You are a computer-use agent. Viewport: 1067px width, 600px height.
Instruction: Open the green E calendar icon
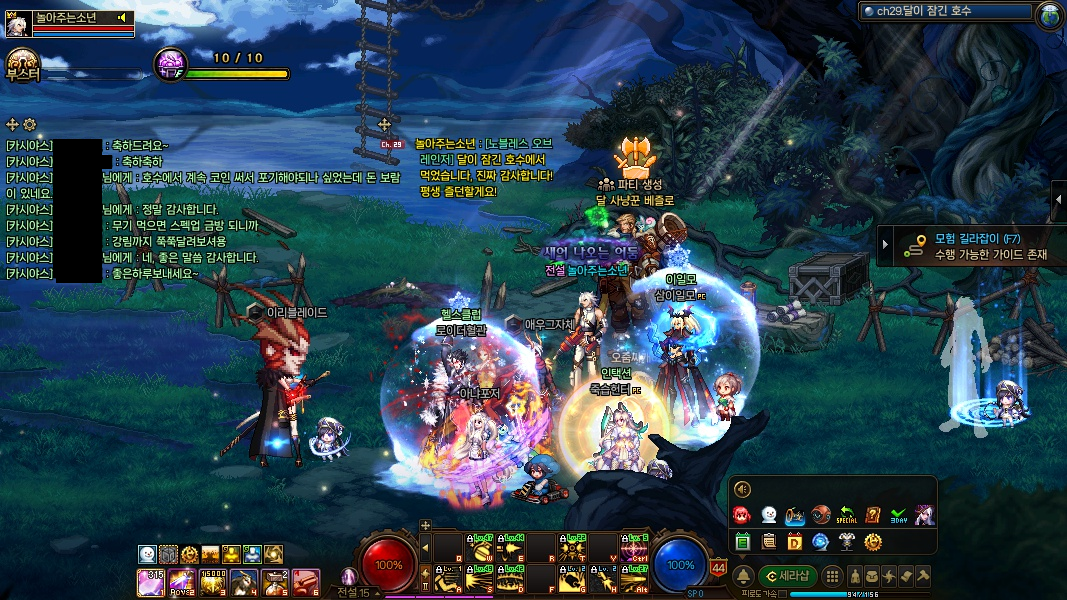(x=743, y=542)
